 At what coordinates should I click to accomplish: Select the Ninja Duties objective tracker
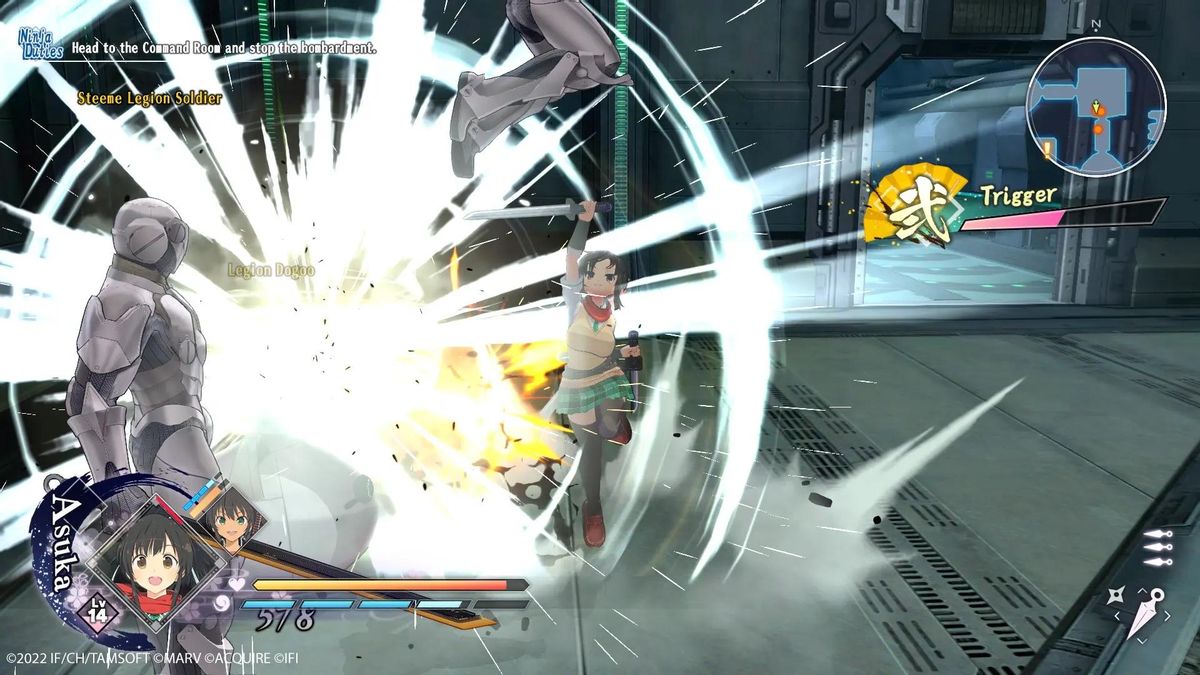(x=41, y=43)
